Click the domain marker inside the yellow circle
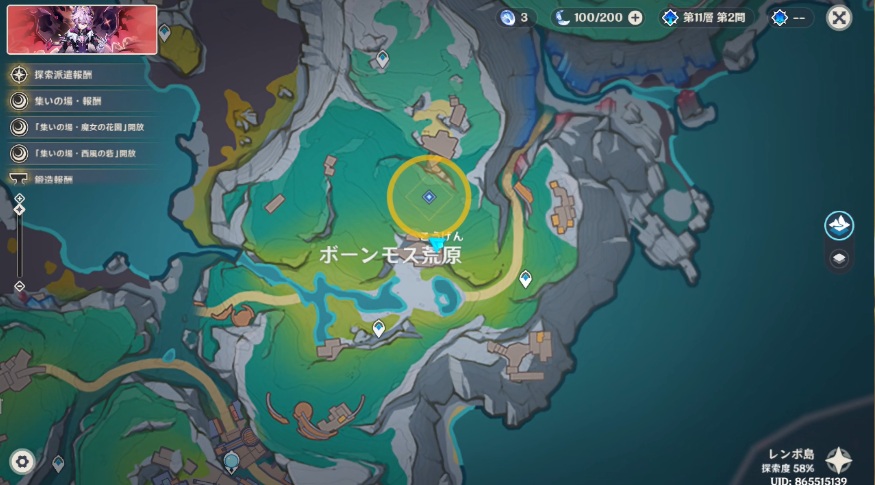875x485 pixels. [x=428, y=197]
